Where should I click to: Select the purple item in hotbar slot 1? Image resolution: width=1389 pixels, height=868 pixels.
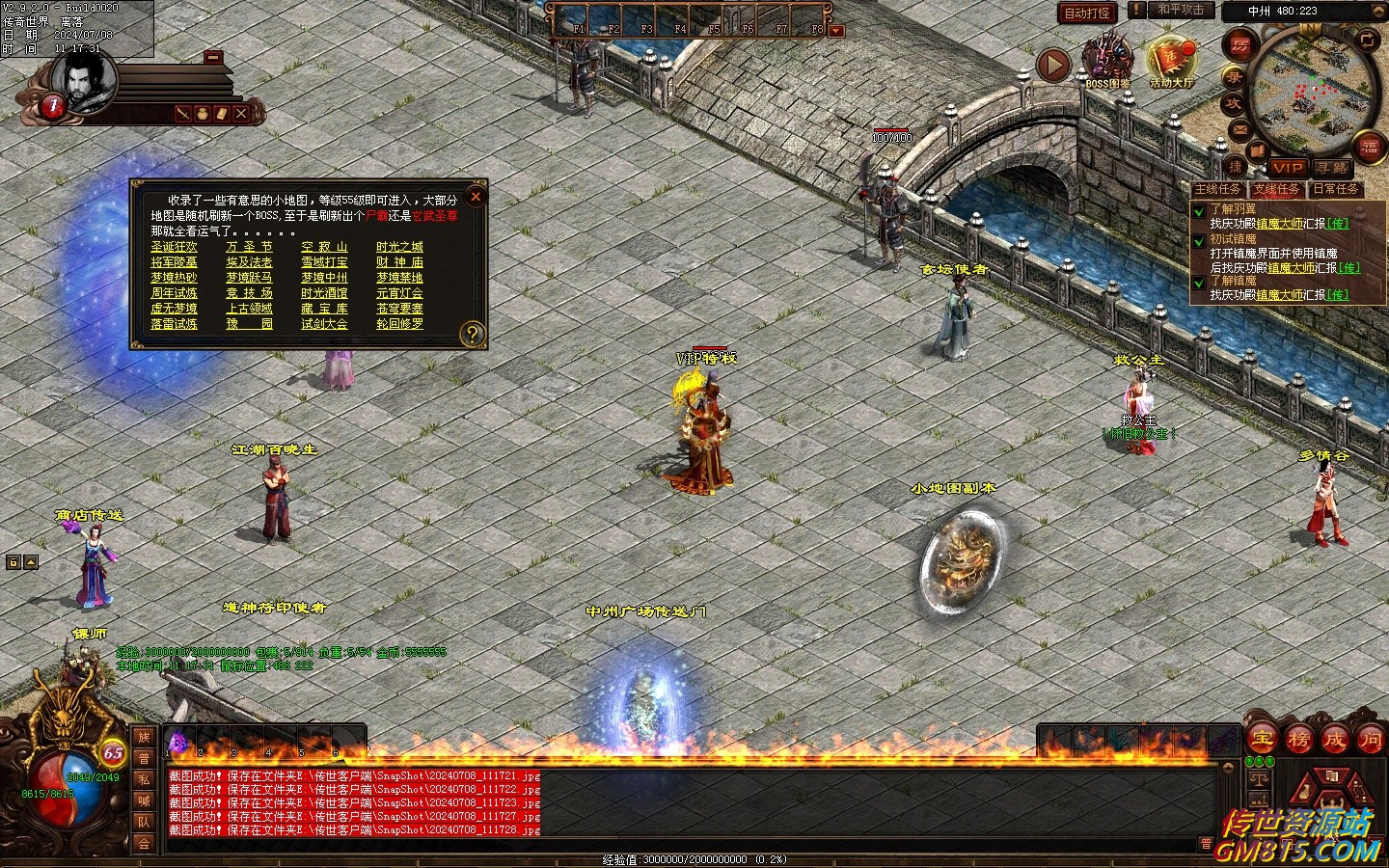pos(178,741)
